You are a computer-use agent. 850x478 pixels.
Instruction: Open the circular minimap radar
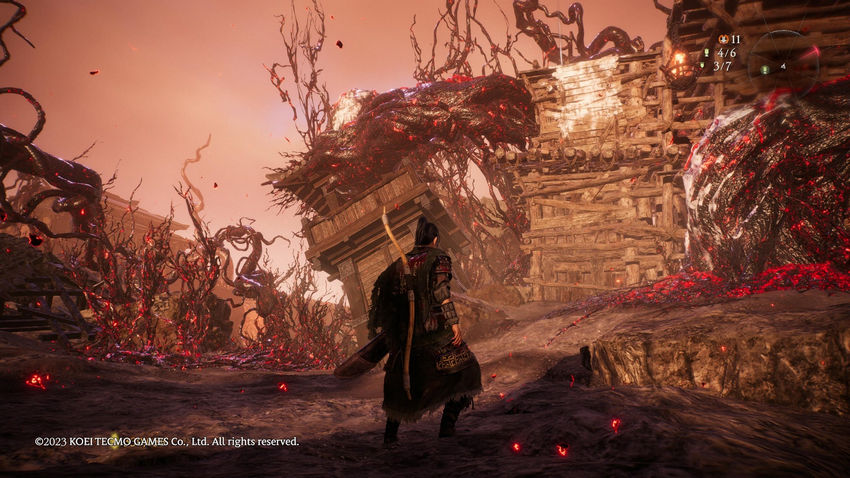click(784, 62)
